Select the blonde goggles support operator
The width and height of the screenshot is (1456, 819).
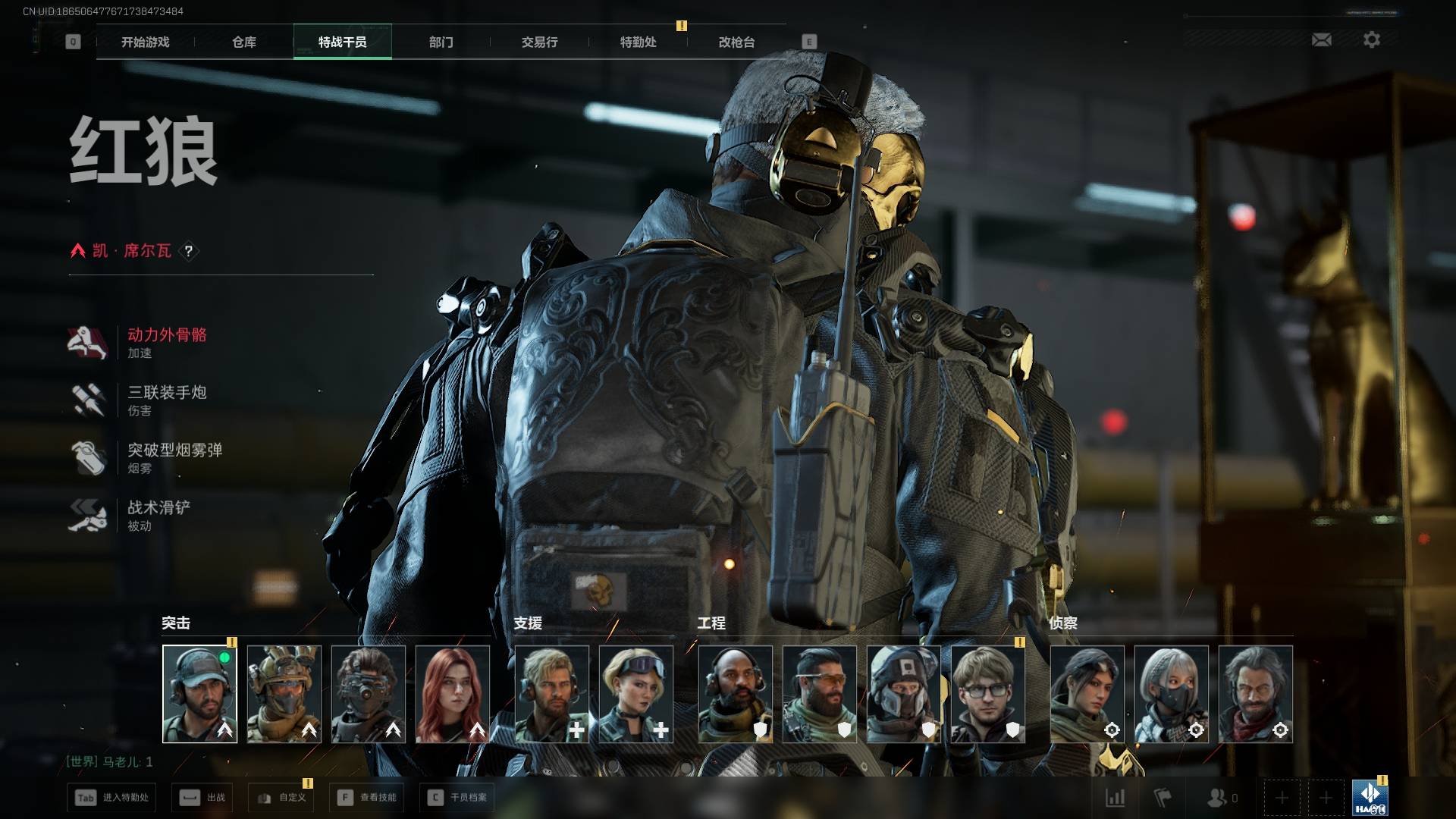(635, 694)
